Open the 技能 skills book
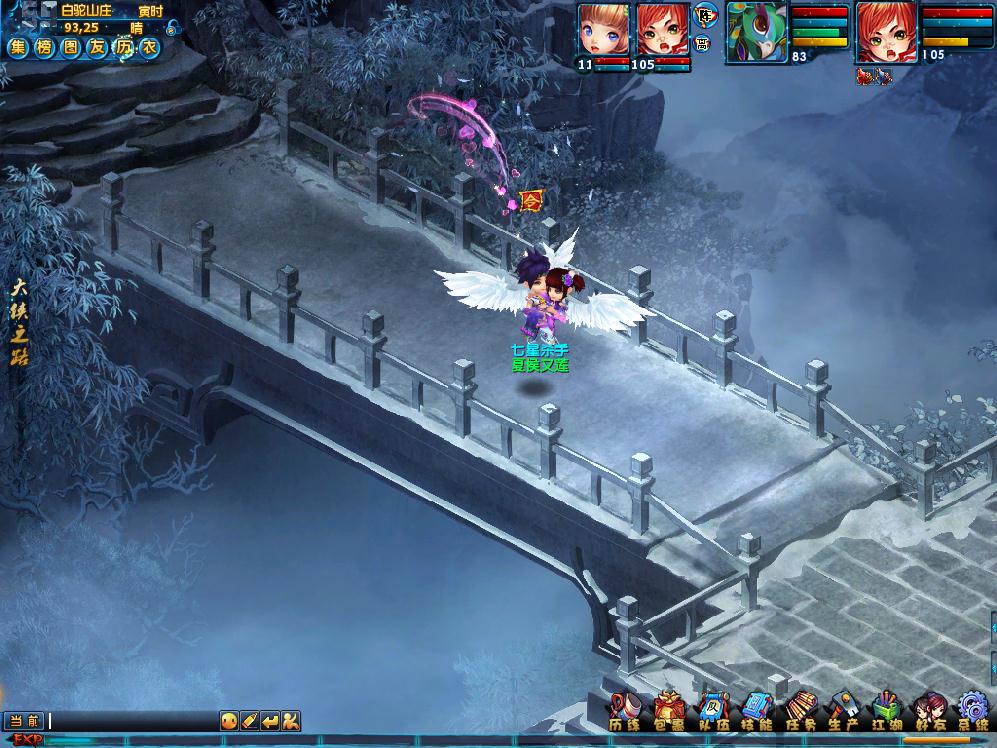 756,710
